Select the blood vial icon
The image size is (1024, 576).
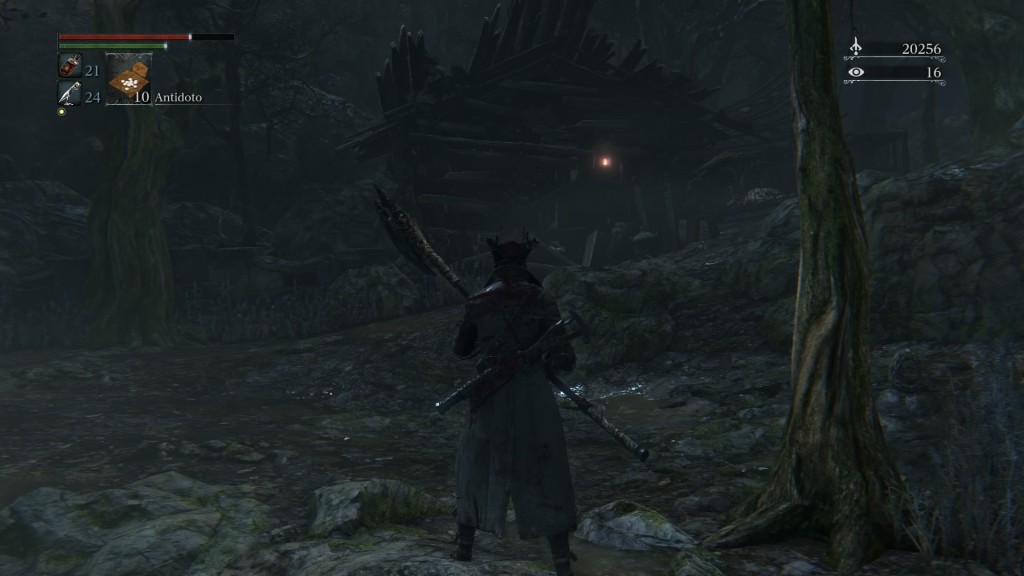pyautogui.click(x=69, y=67)
